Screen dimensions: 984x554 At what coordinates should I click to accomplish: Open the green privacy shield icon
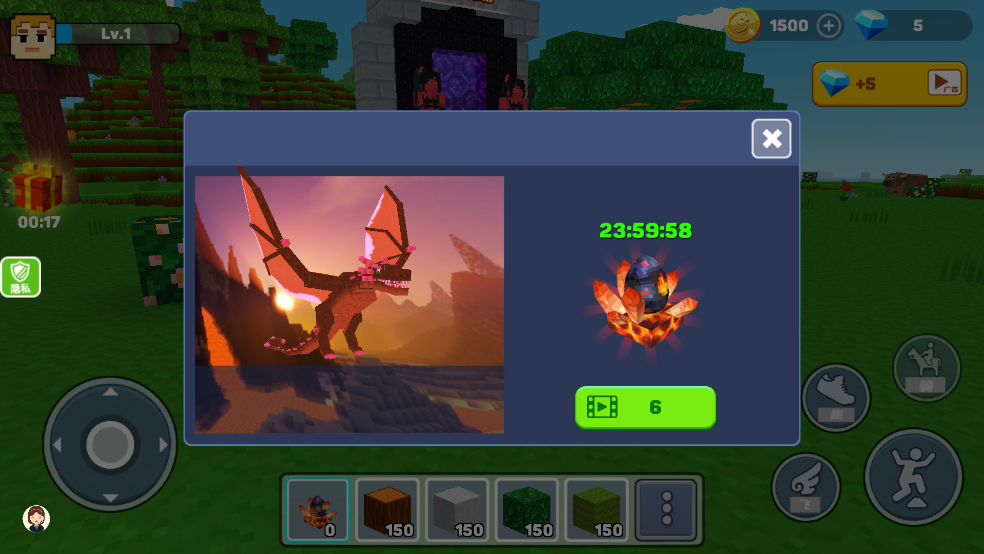coord(21,277)
